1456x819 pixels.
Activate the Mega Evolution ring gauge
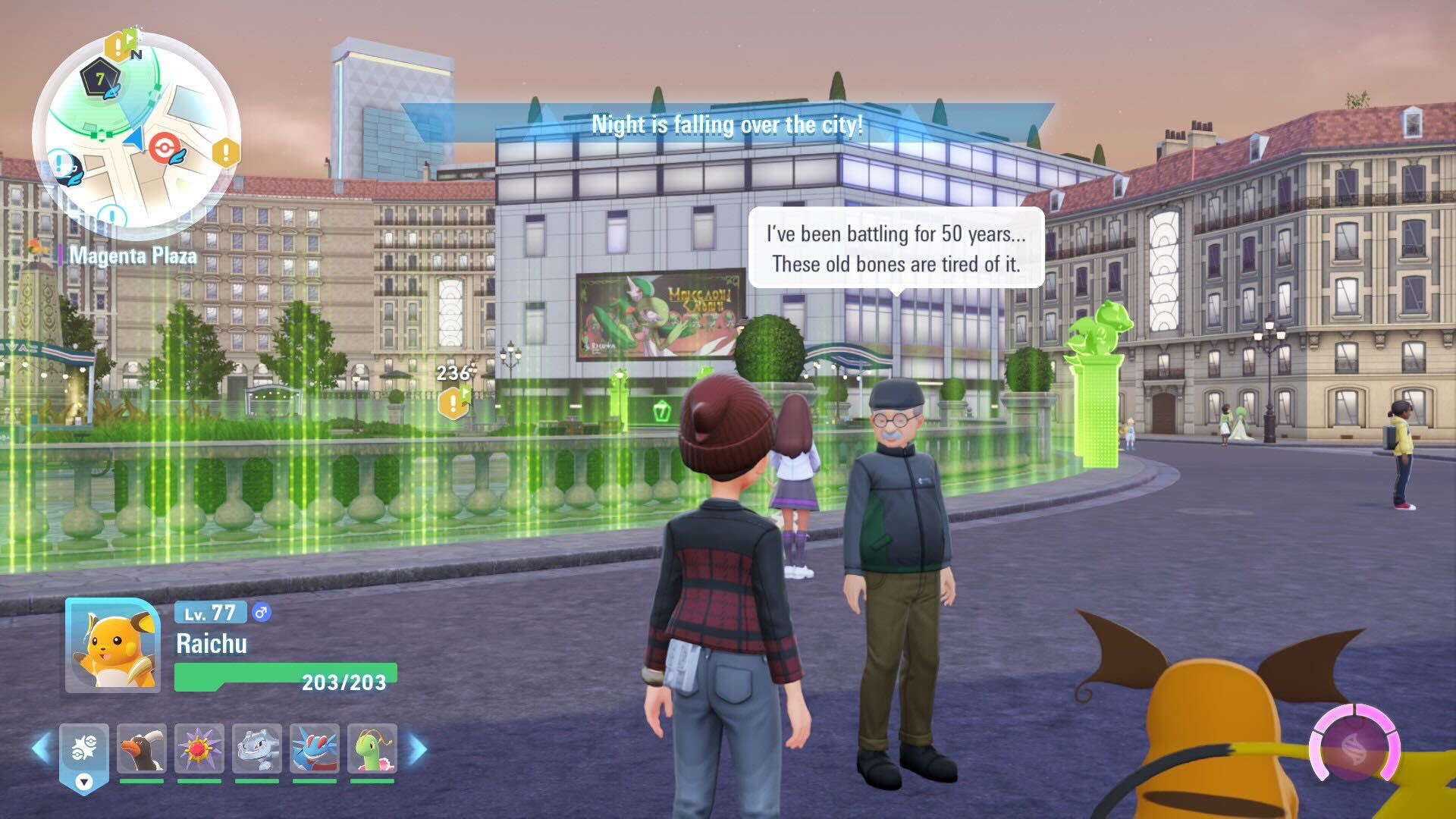click(1354, 742)
